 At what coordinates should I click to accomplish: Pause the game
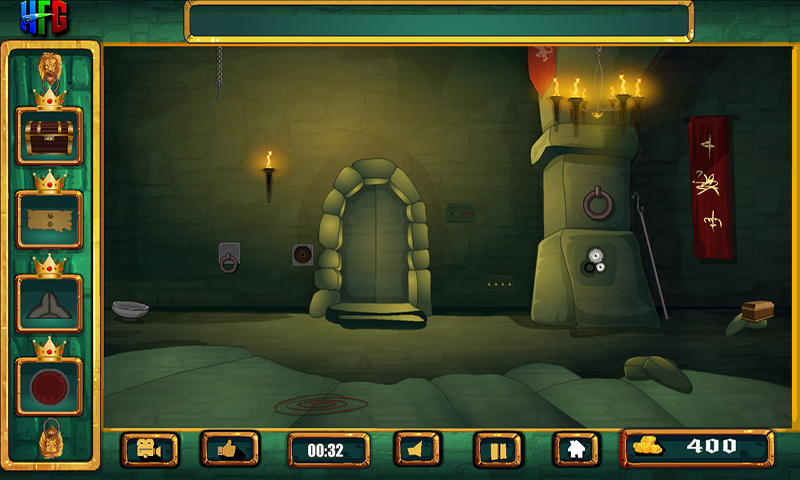[498, 449]
